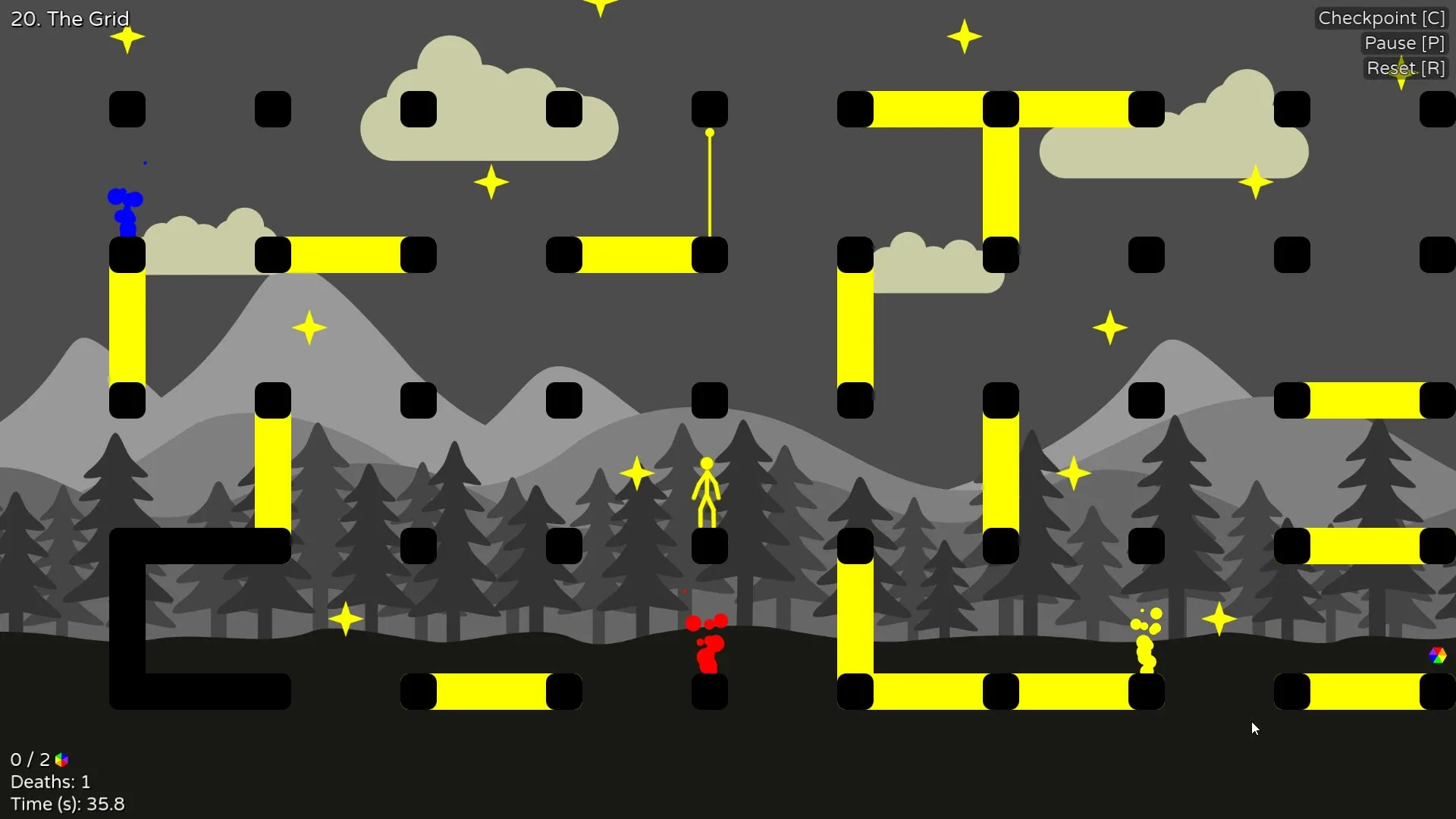Click the red stickman near the bottom center

(x=709, y=648)
